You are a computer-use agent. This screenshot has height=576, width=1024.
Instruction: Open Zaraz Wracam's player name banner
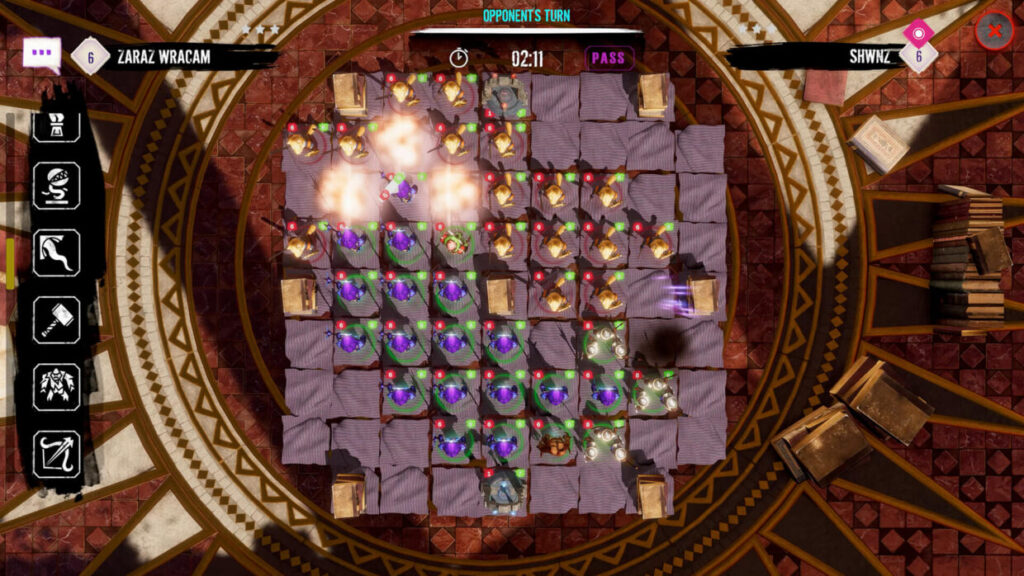[x=163, y=57]
